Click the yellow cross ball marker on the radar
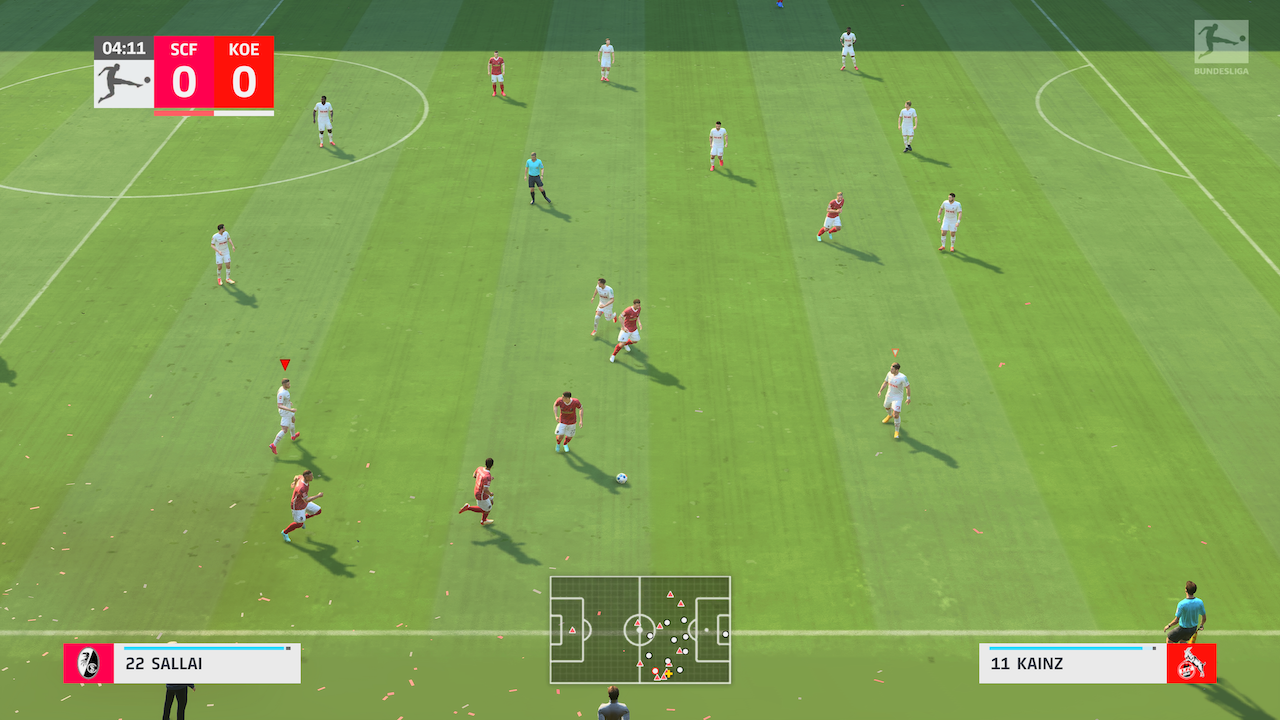 click(668, 673)
